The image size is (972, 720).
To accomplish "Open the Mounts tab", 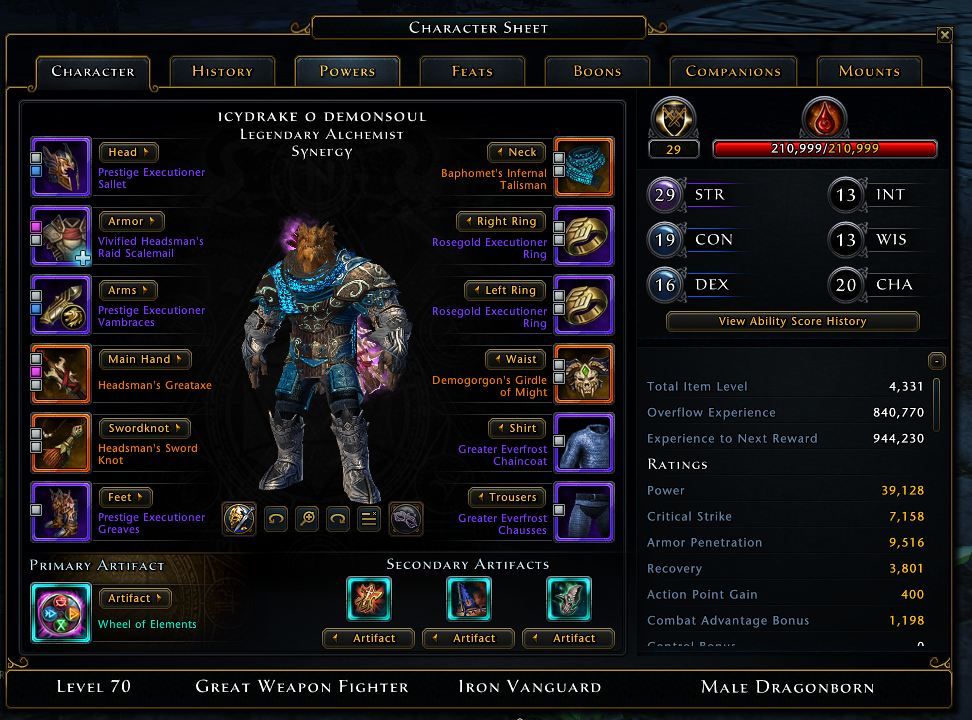I will tap(869, 71).
